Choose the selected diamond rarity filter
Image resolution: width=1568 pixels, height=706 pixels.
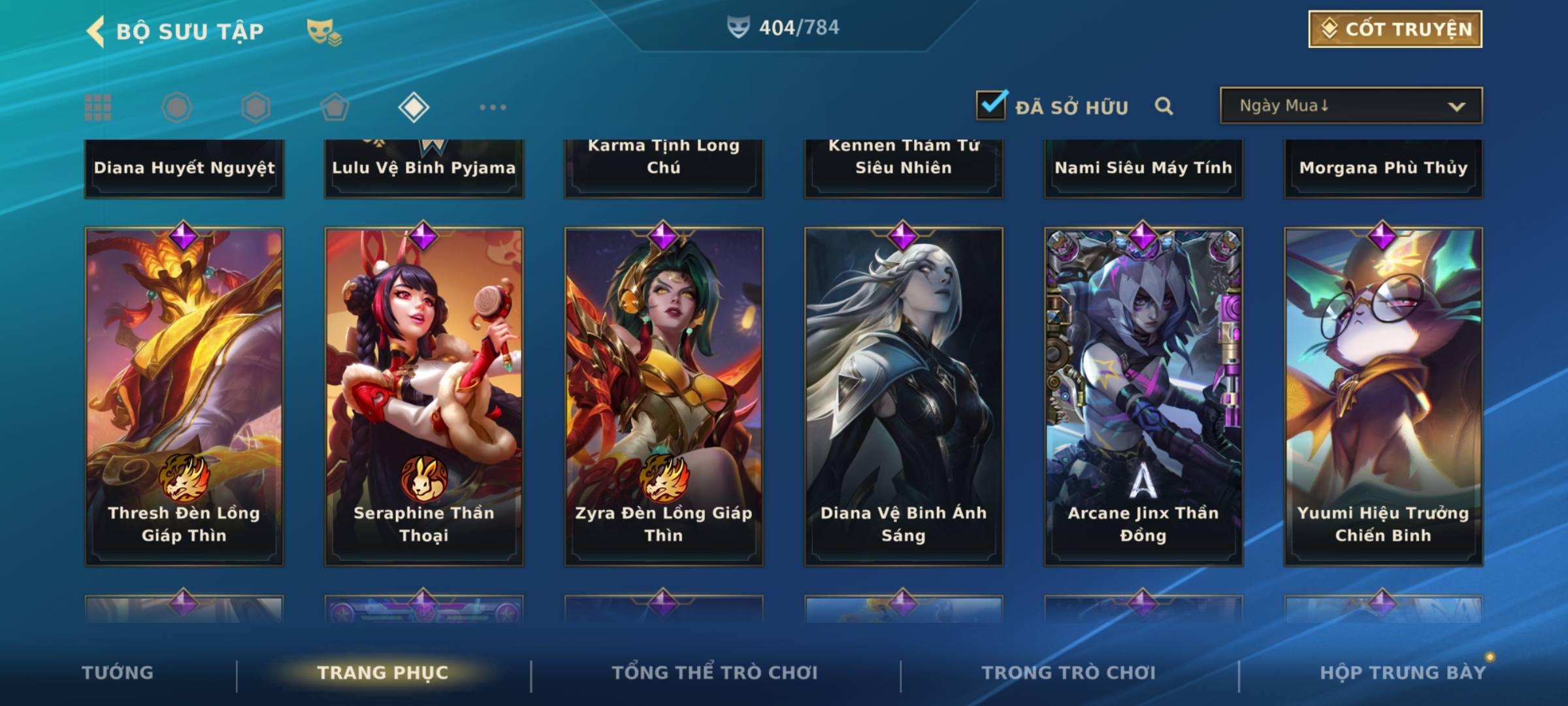(414, 107)
